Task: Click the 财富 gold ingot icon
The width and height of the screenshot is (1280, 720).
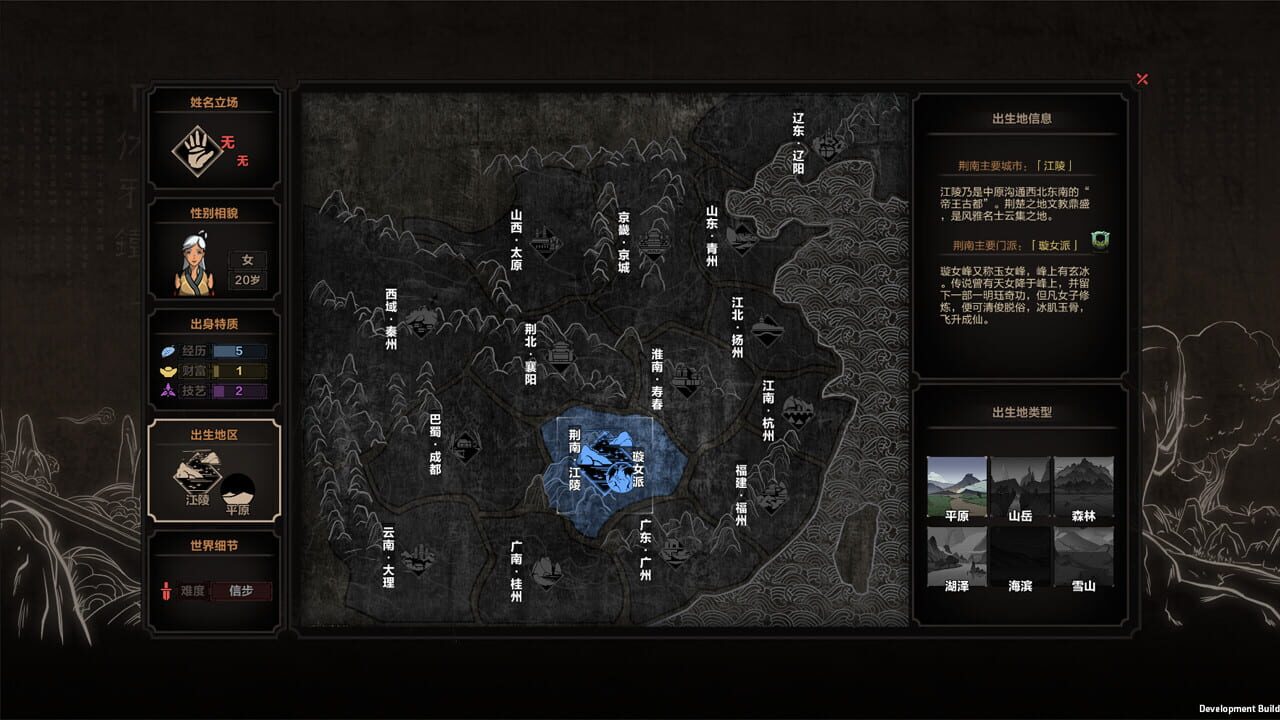Action: point(166,371)
